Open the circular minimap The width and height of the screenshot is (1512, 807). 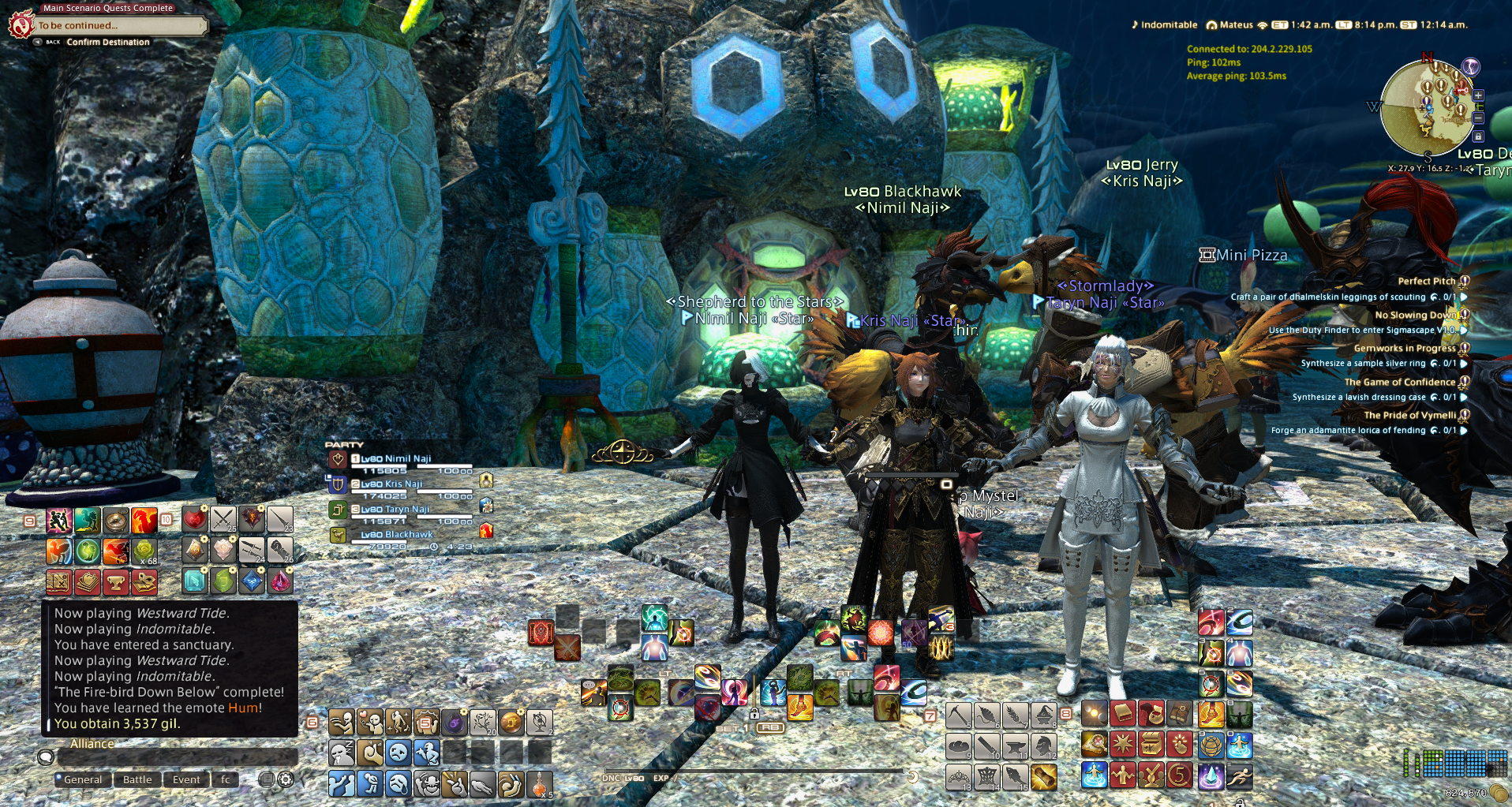pyautogui.click(x=1425, y=106)
